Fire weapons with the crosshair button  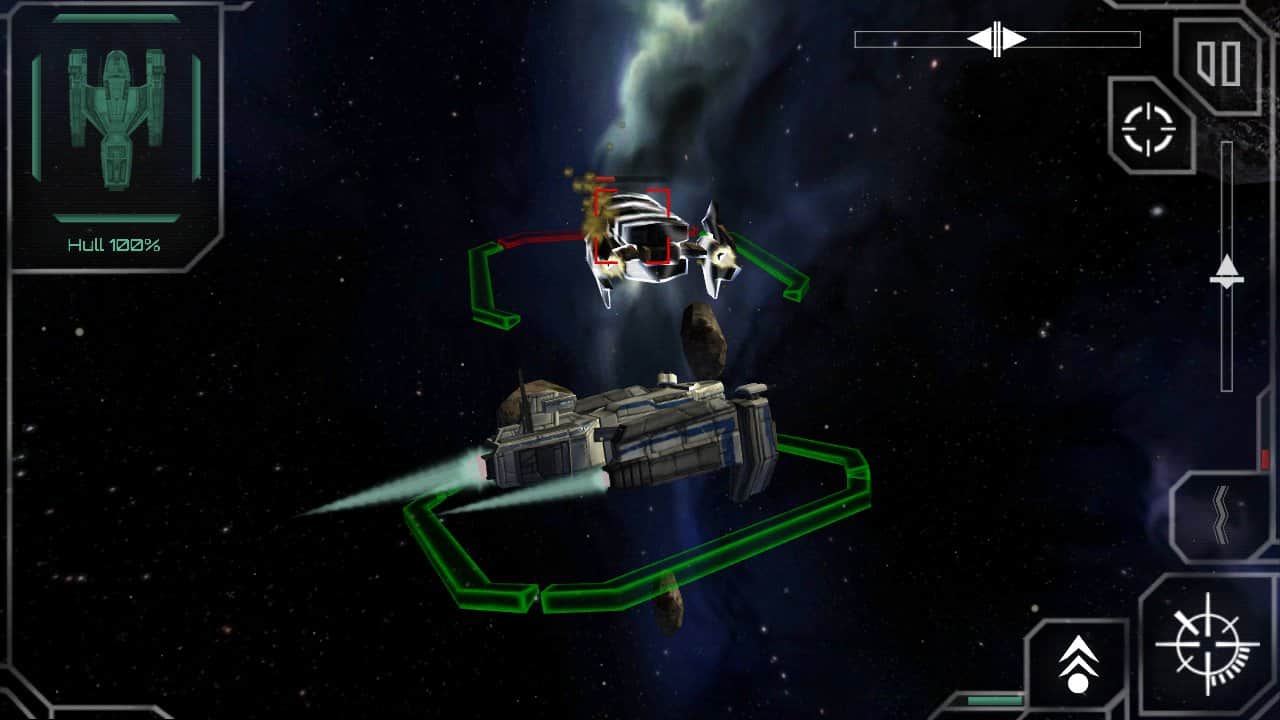1207,644
